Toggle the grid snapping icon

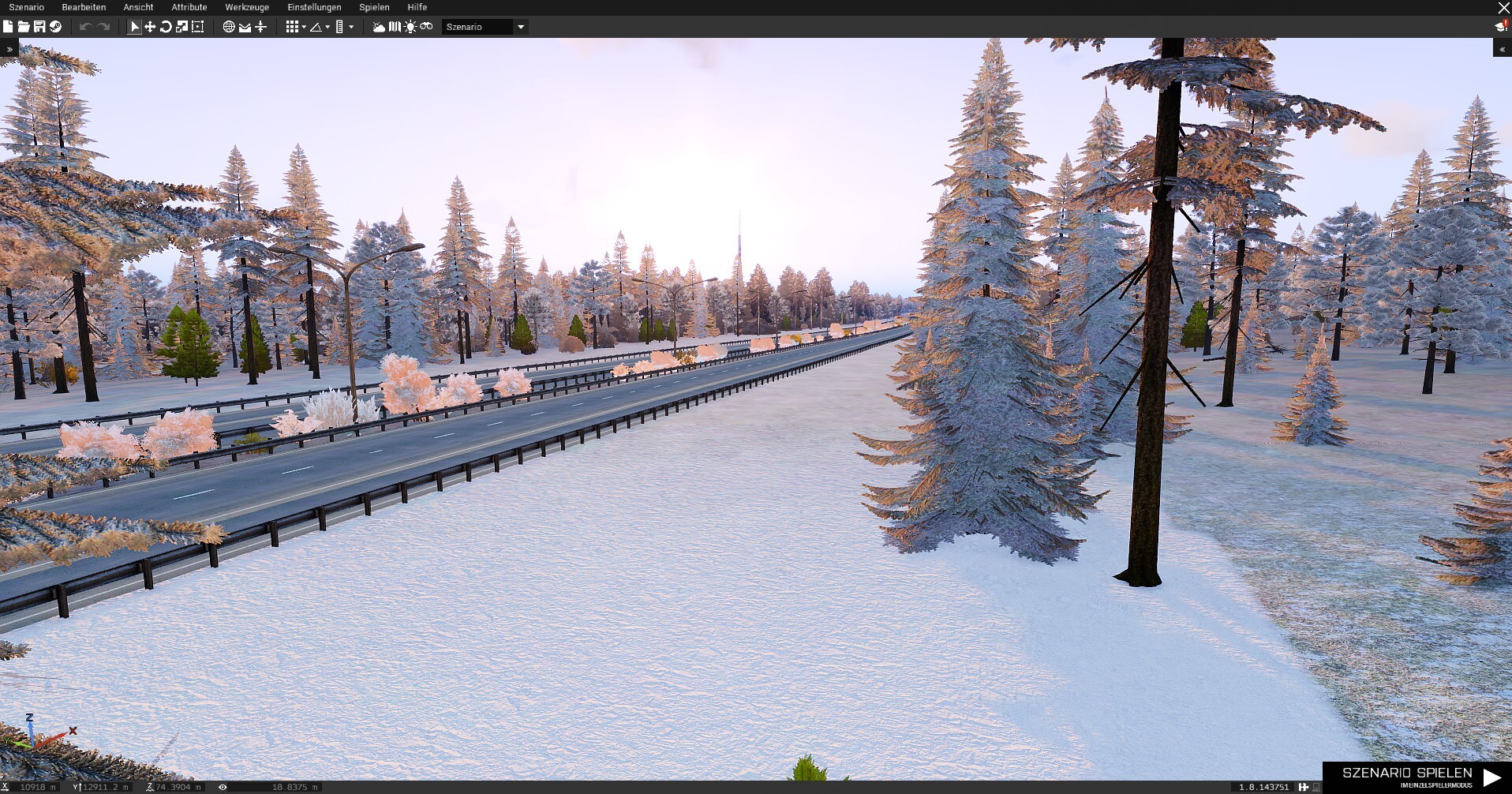pos(292,27)
